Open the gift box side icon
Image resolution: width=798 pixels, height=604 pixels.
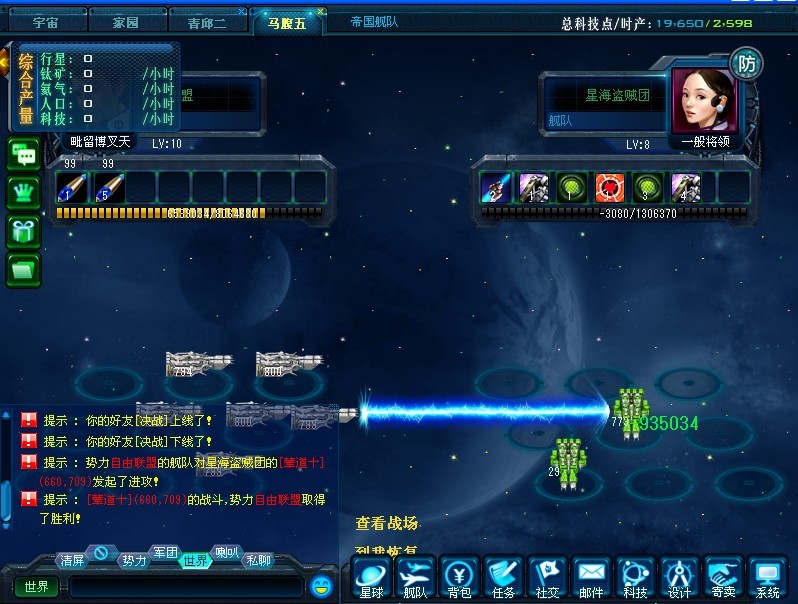point(23,231)
